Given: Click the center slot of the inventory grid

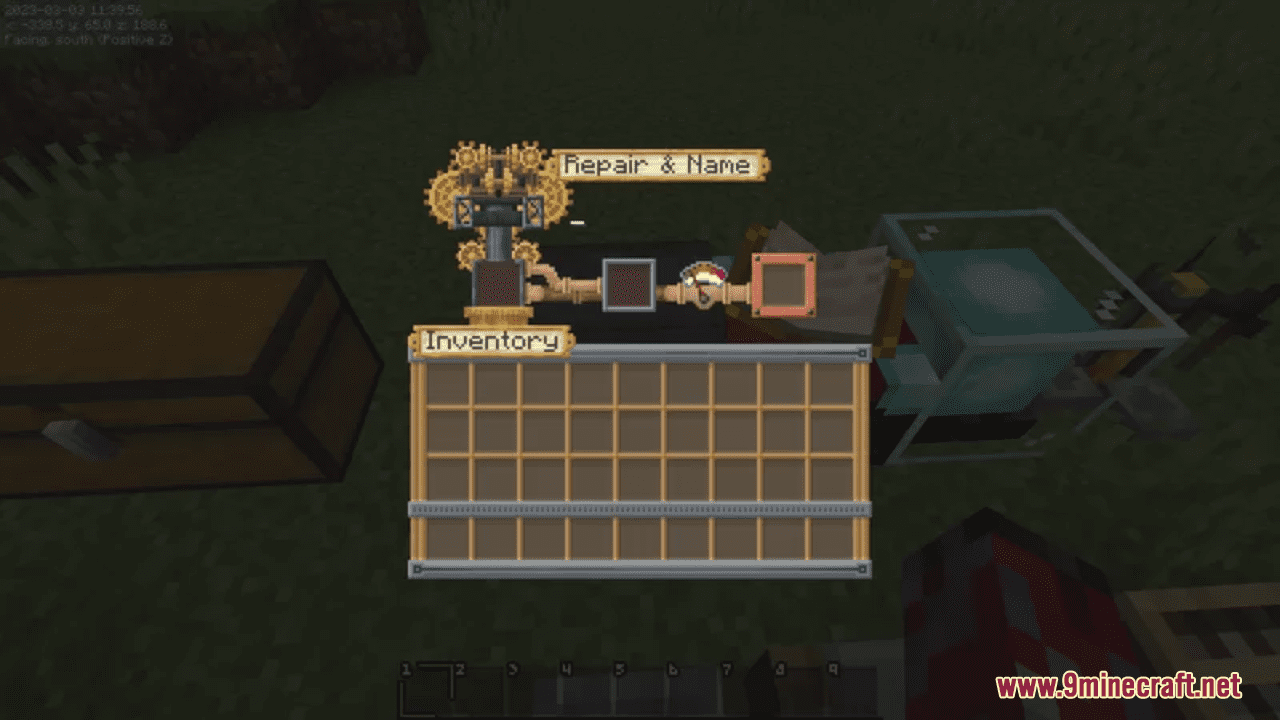Looking at the screenshot, I should [640, 434].
